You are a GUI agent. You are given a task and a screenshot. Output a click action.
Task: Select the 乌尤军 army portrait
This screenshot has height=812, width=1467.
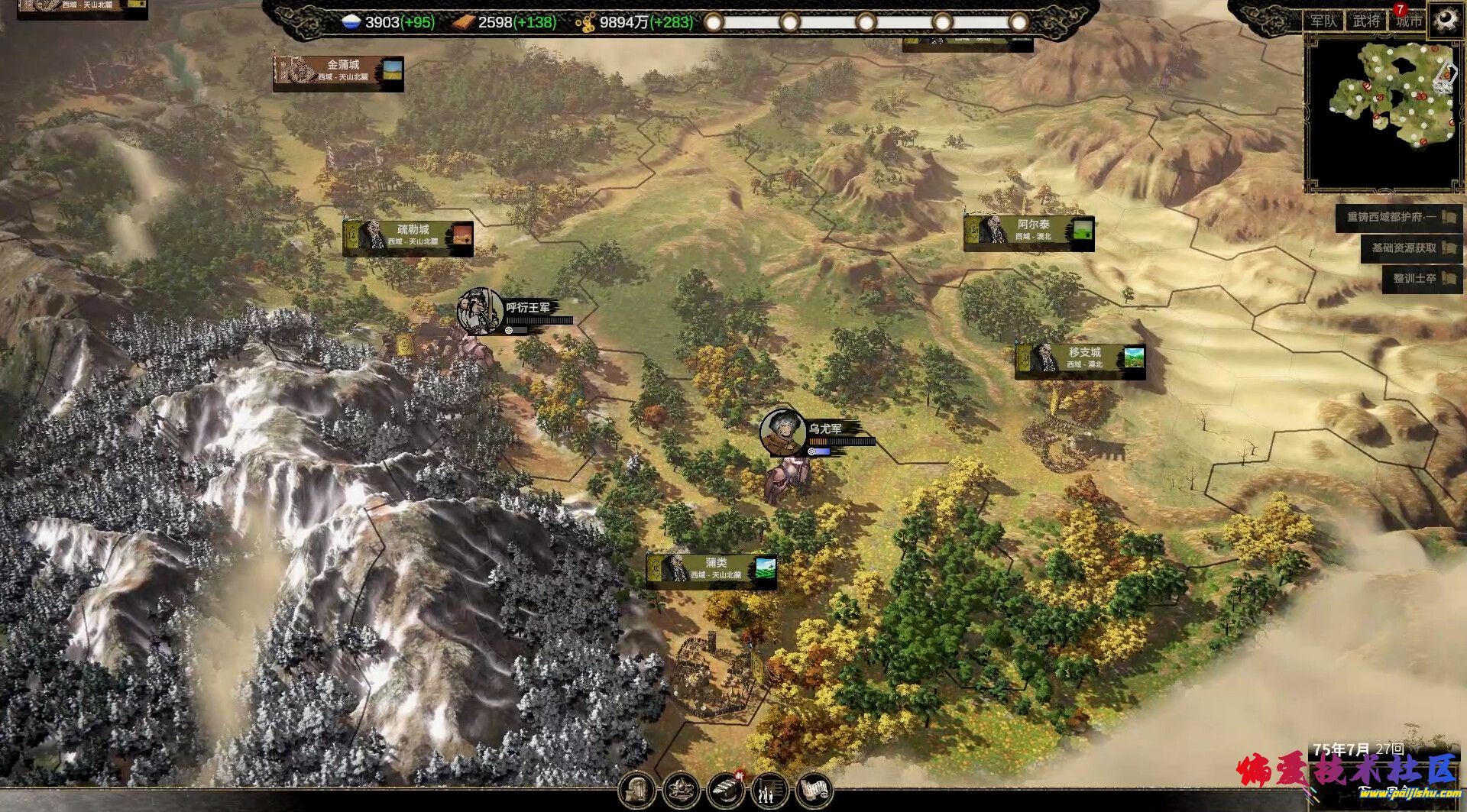click(782, 432)
